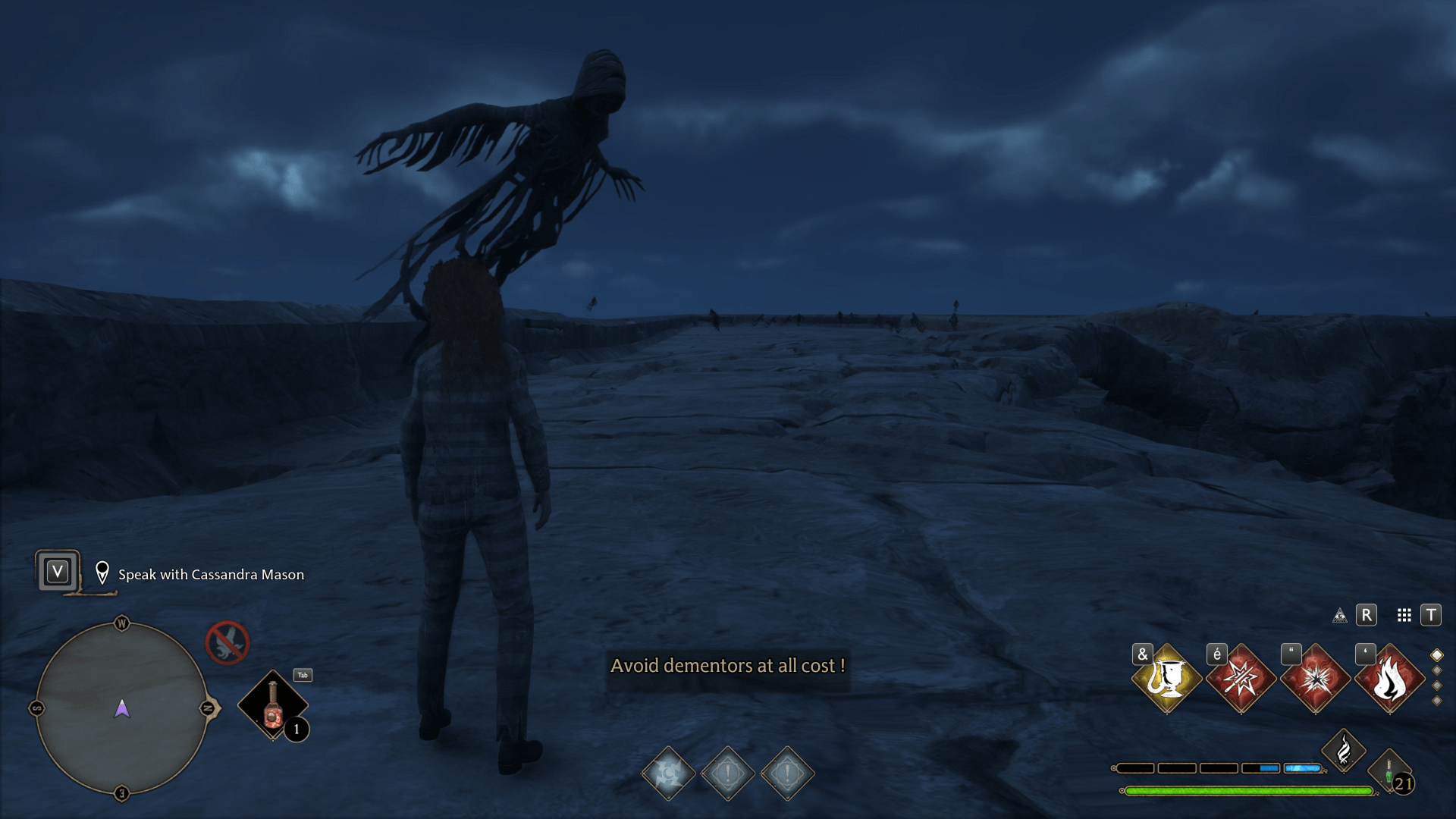Screen dimensions: 1456x819
Task: Click the Avoid dementors warning message
Action: click(x=728, y=667)
